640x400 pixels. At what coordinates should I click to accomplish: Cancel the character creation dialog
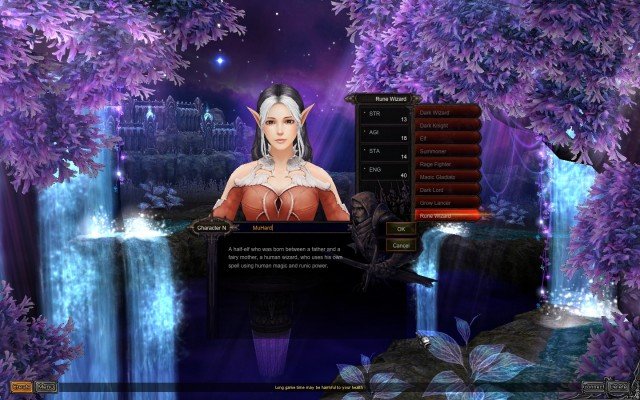401,244
